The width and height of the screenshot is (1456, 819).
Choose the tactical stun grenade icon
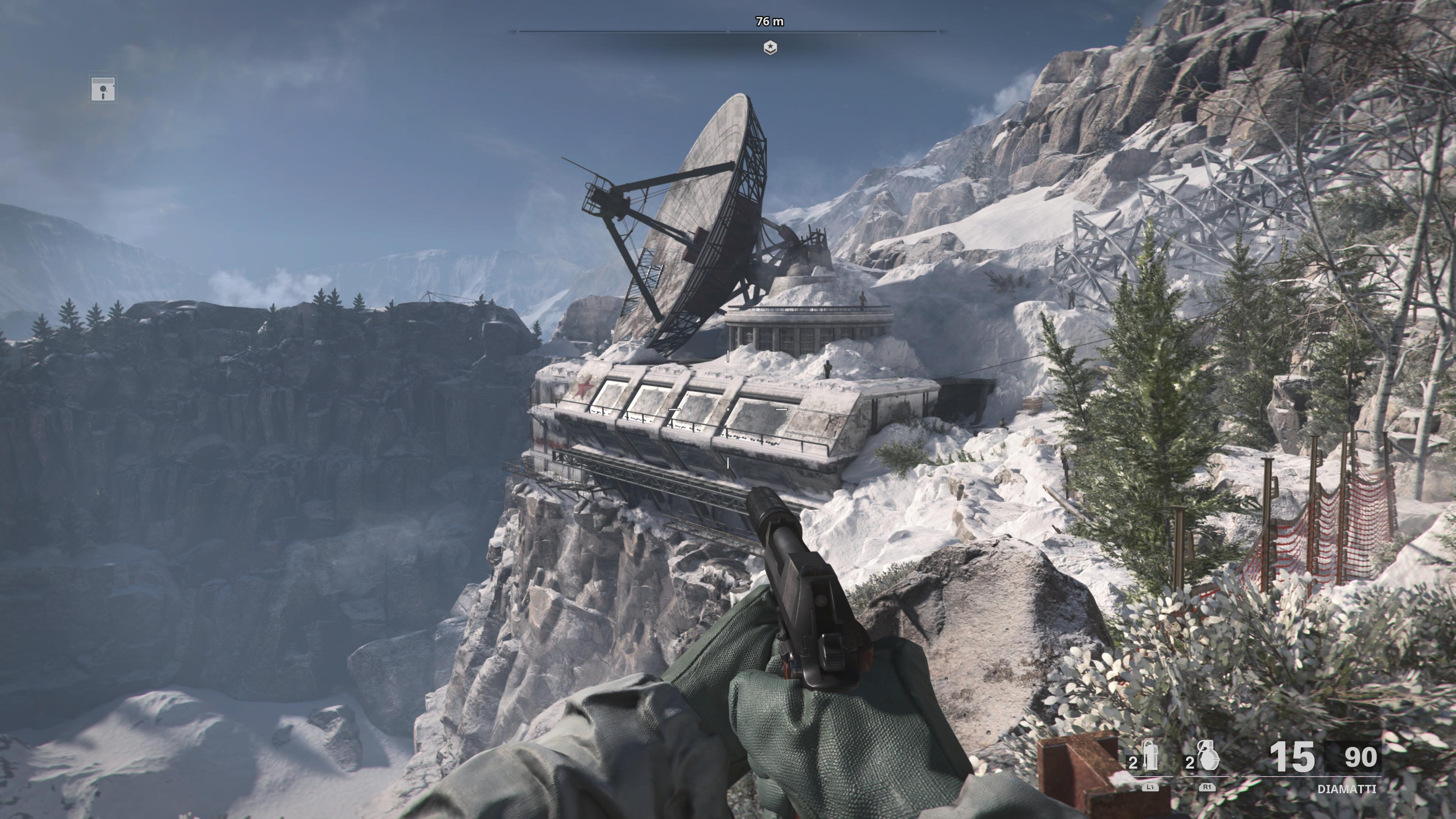point(1150,758)
